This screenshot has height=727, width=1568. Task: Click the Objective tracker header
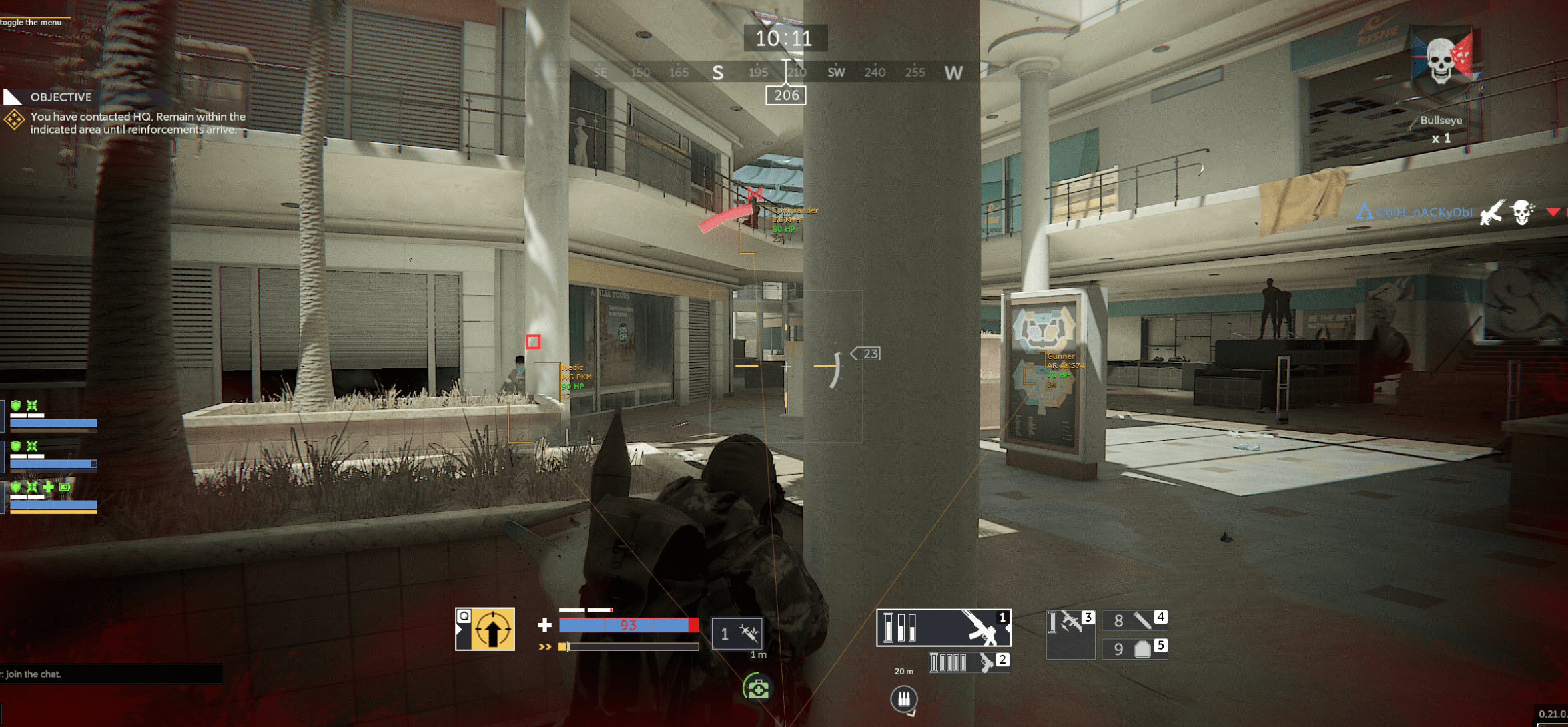pyautogui.click(x=61, y=97)
